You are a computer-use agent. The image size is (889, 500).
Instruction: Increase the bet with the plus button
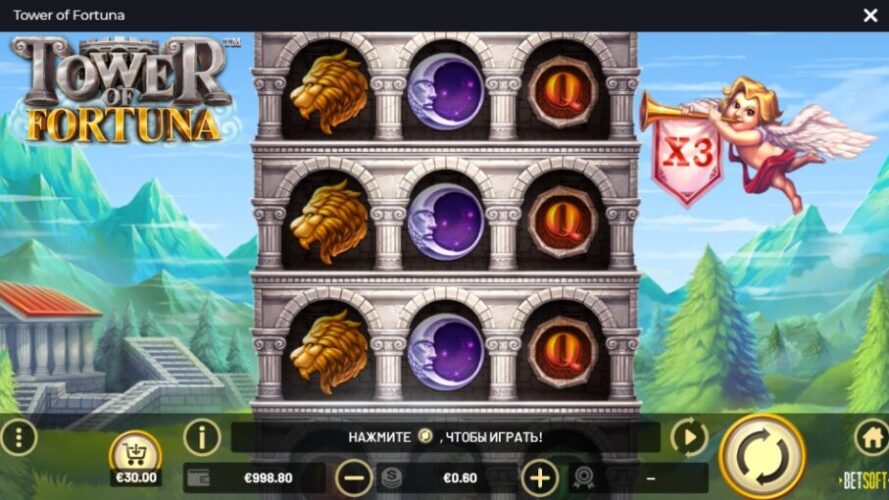(540, 477)
